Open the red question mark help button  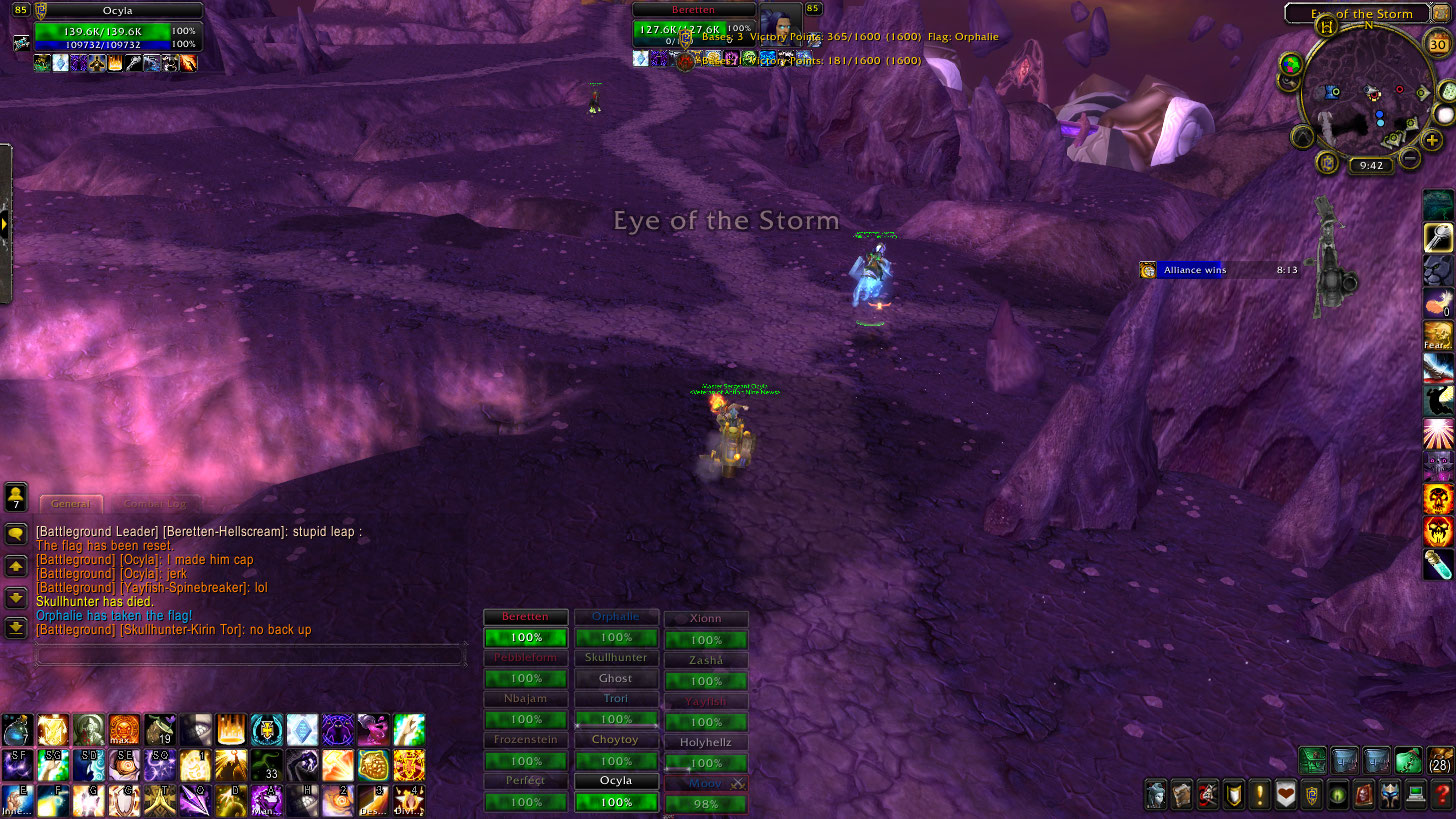click(x=1439, y=795)
